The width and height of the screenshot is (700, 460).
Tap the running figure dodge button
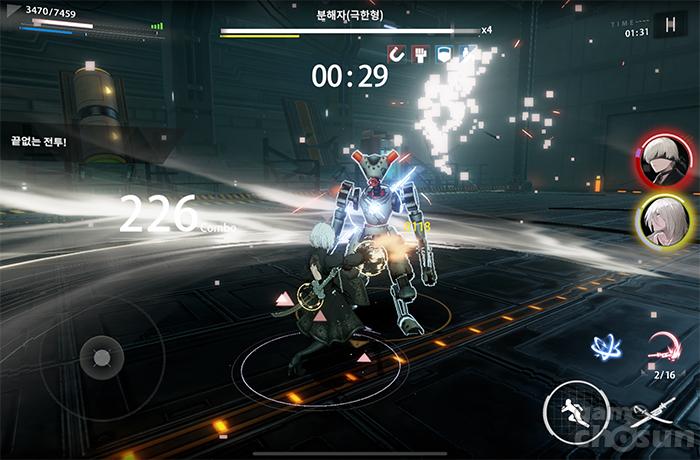570,411
